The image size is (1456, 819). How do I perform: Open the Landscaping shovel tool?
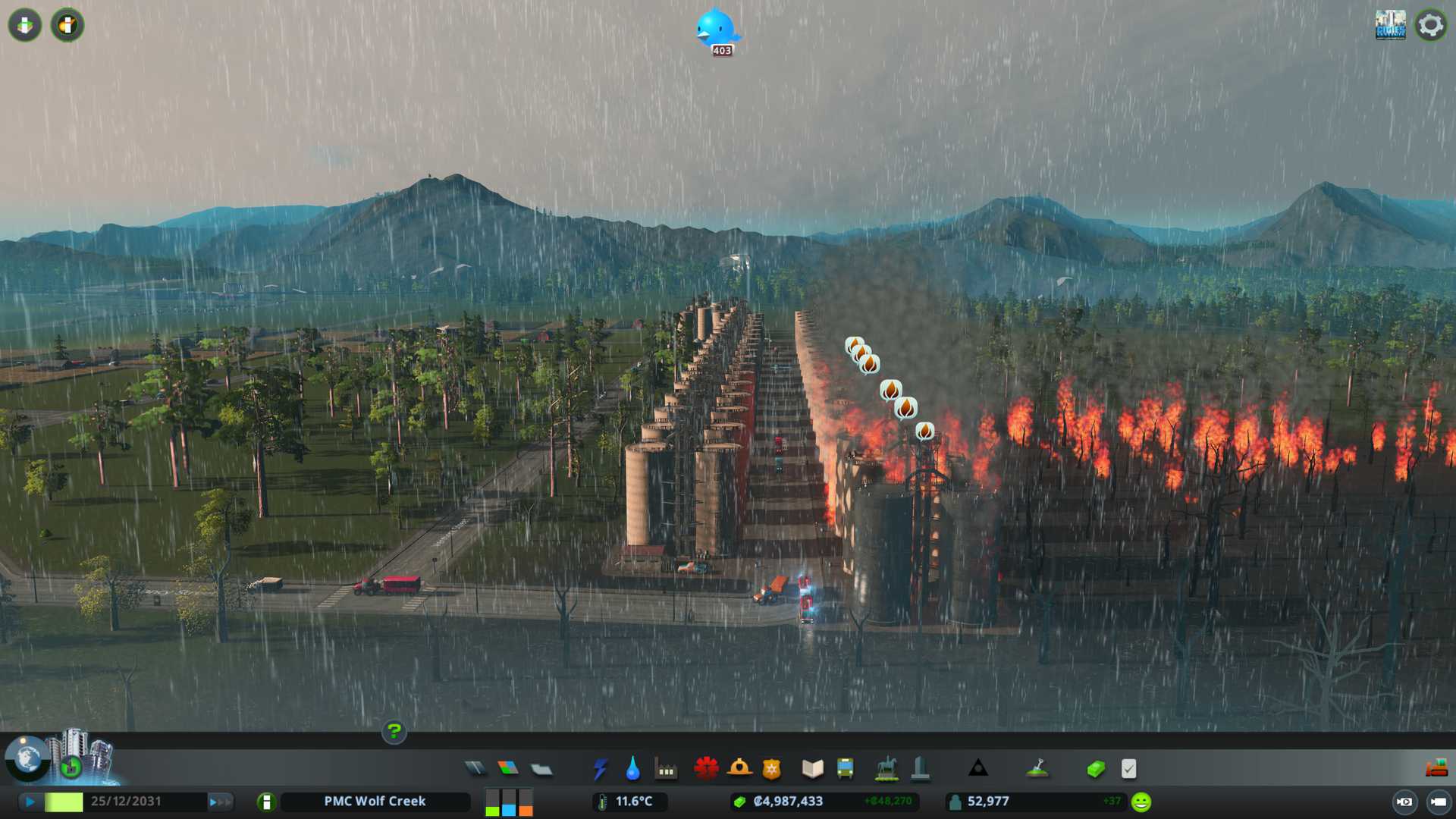1037,769
